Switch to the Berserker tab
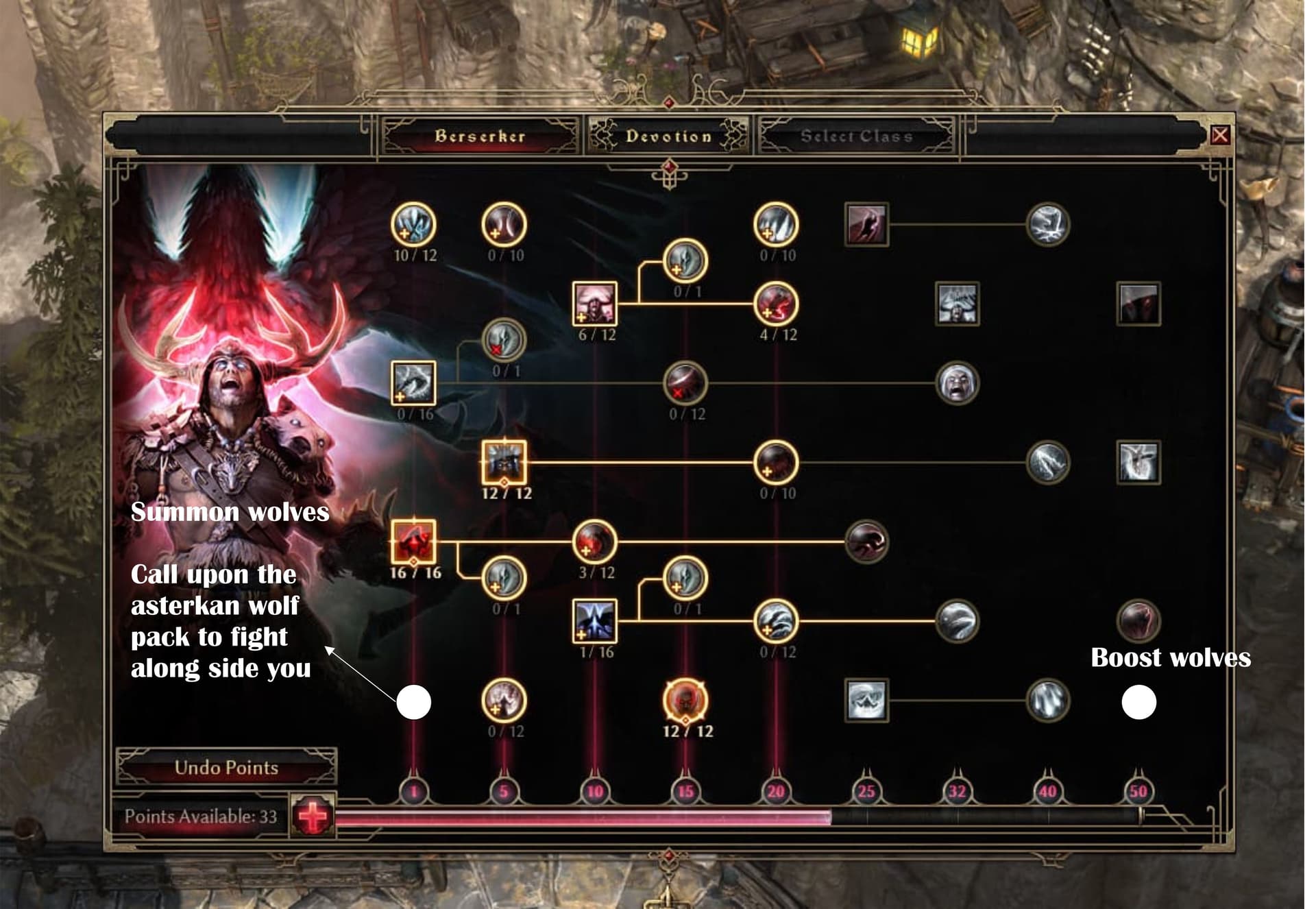Image resolution: width=1316 pixels, height=909 pixels. (x=480, y=136)
